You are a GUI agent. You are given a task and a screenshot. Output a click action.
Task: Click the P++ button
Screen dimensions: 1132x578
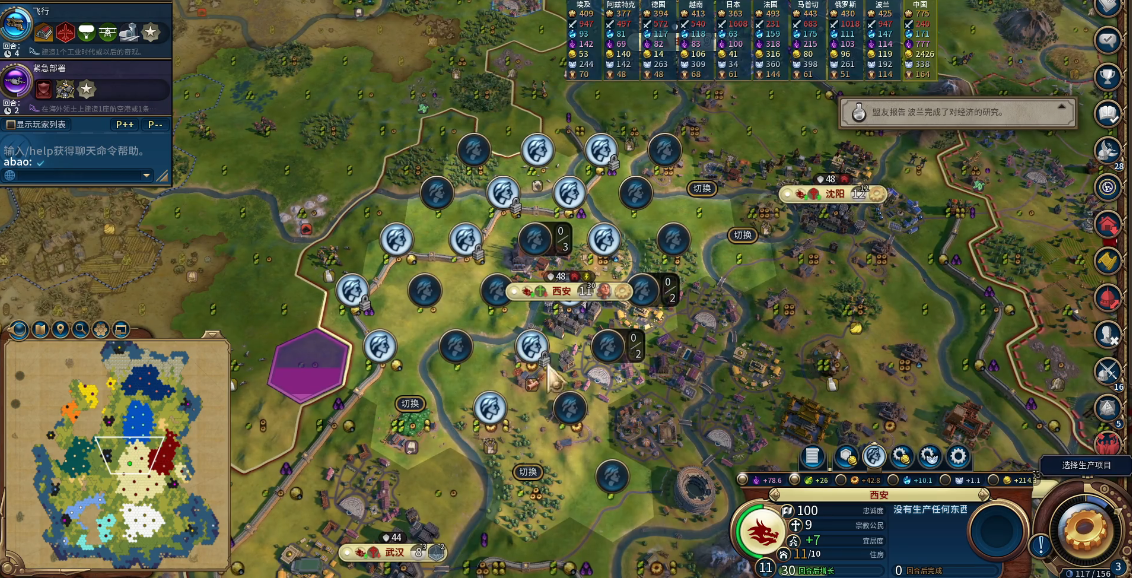[x=125, y=125]
